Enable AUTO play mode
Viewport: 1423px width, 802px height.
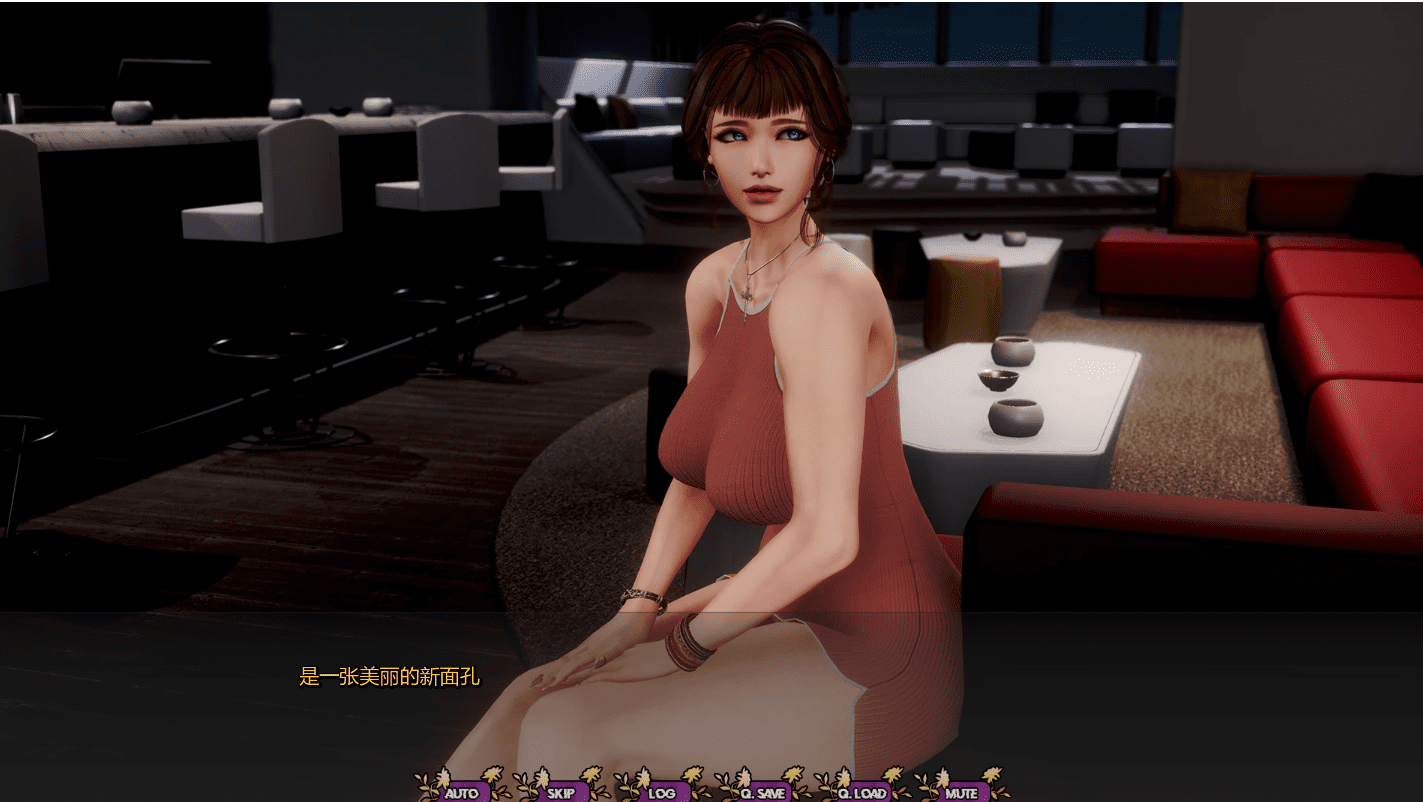462,792
